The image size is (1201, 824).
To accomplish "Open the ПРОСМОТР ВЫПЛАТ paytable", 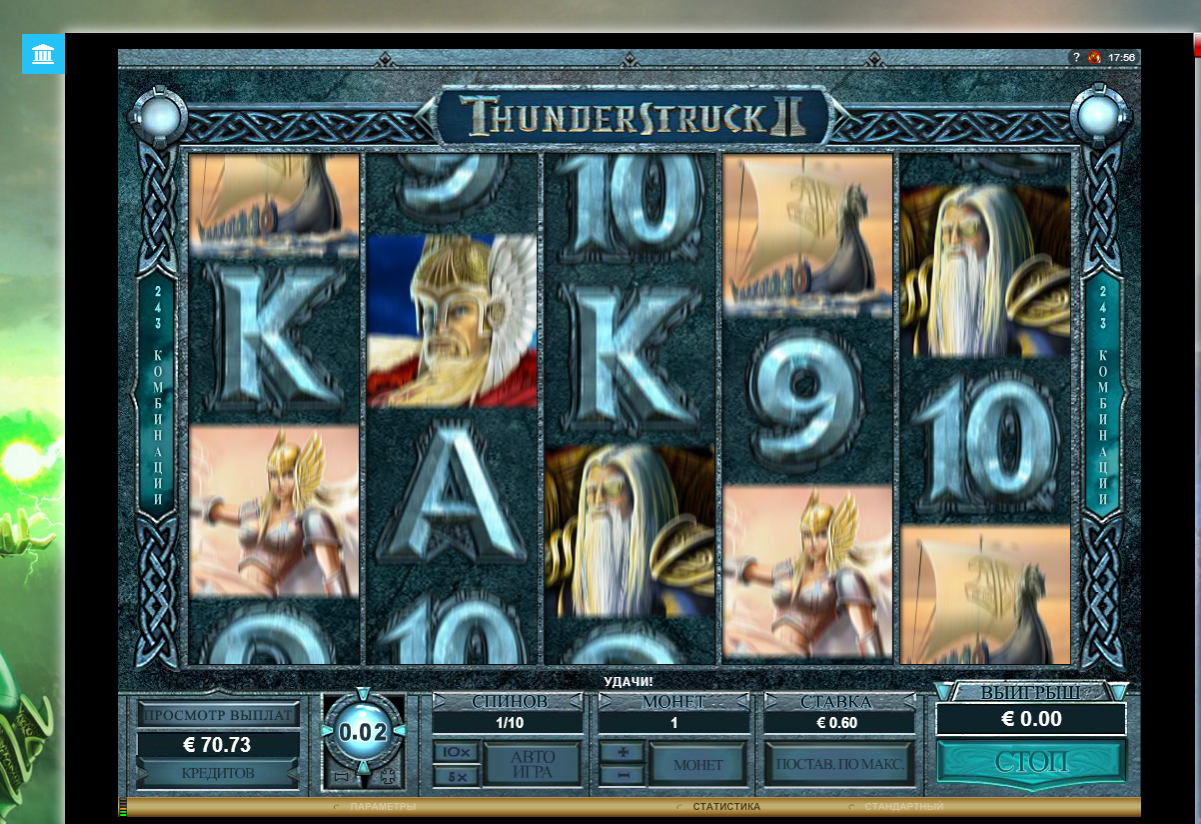I will [218, 715].
